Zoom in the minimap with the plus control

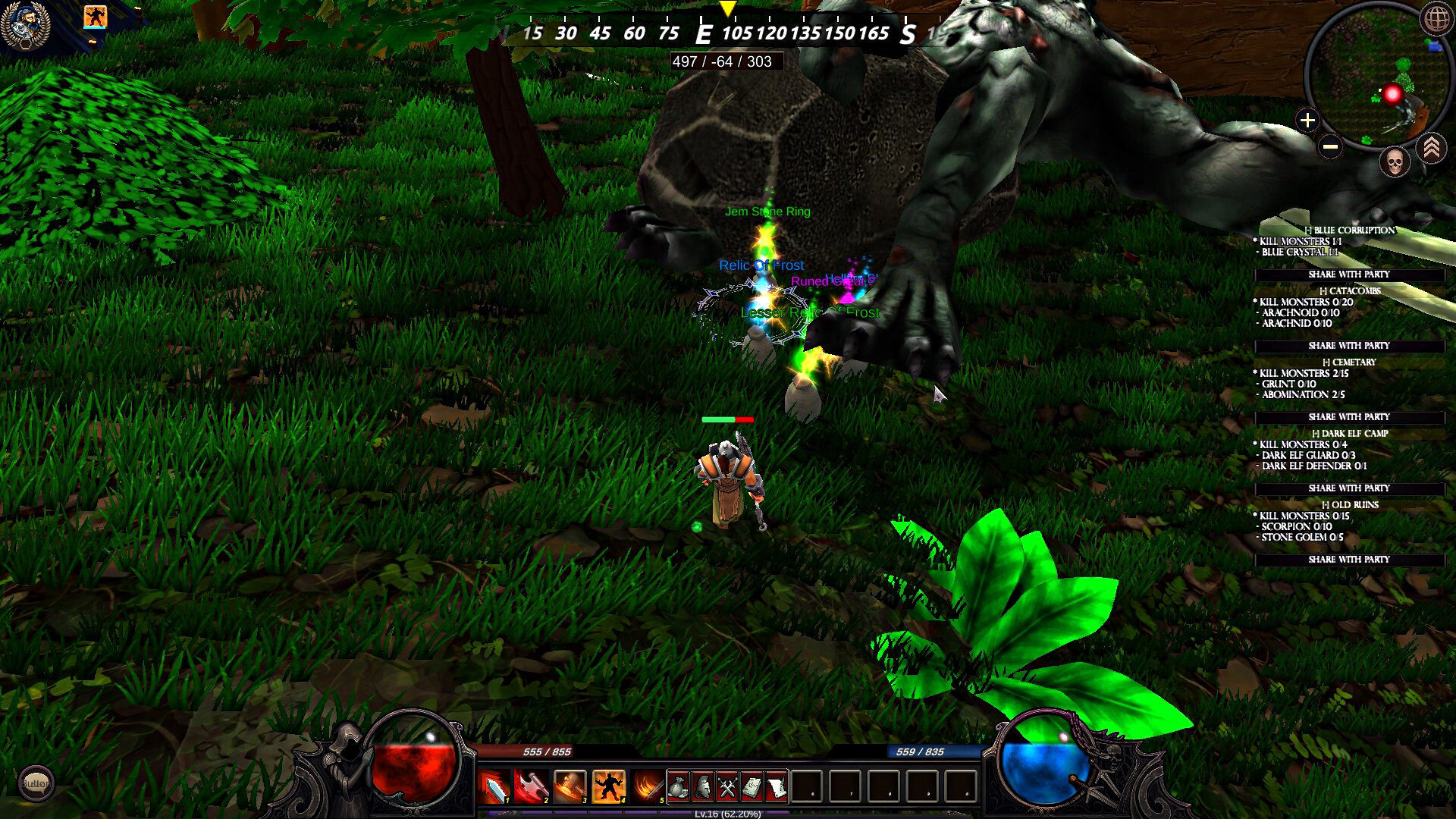tap(1307, 120)
